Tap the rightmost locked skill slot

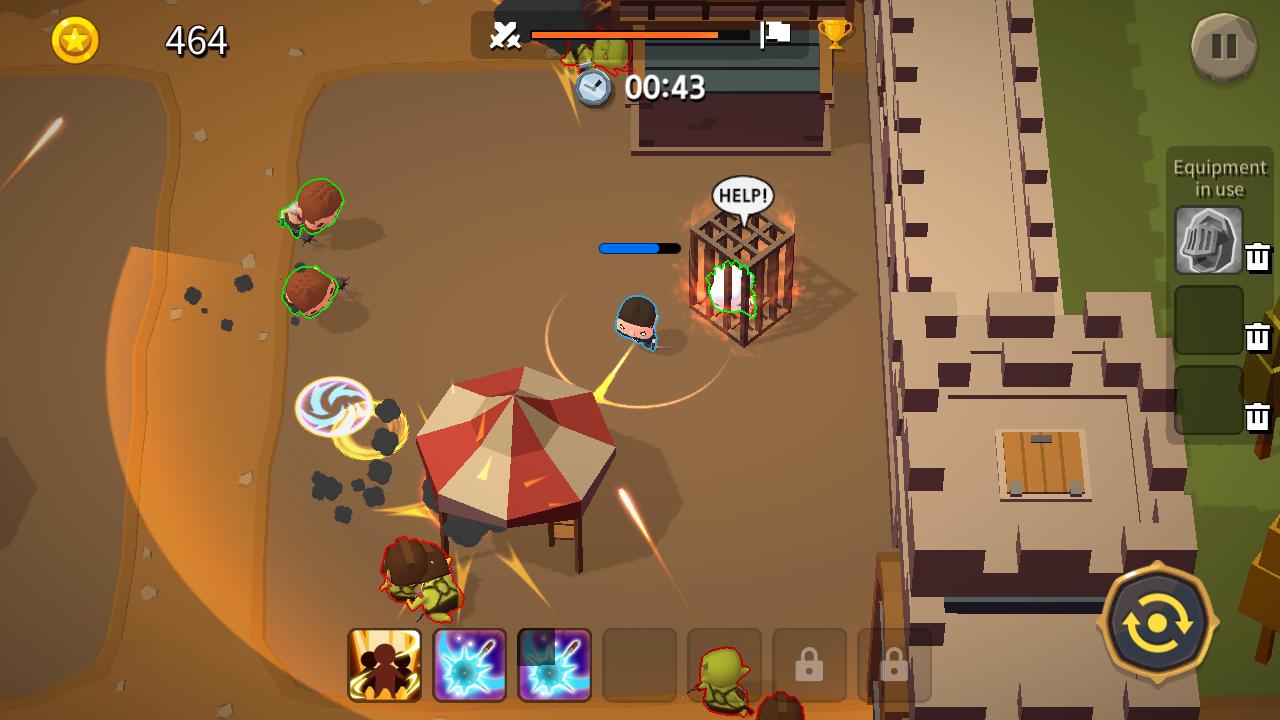[893, 665]
